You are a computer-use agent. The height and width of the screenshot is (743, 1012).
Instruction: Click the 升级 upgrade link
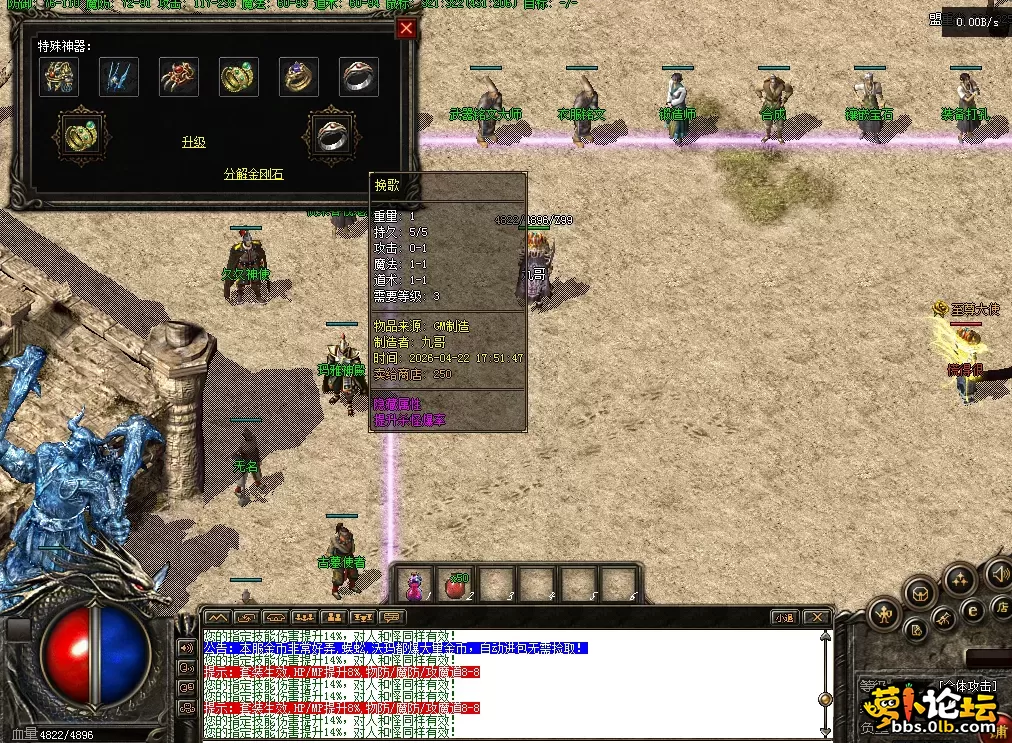click(193, 142)
